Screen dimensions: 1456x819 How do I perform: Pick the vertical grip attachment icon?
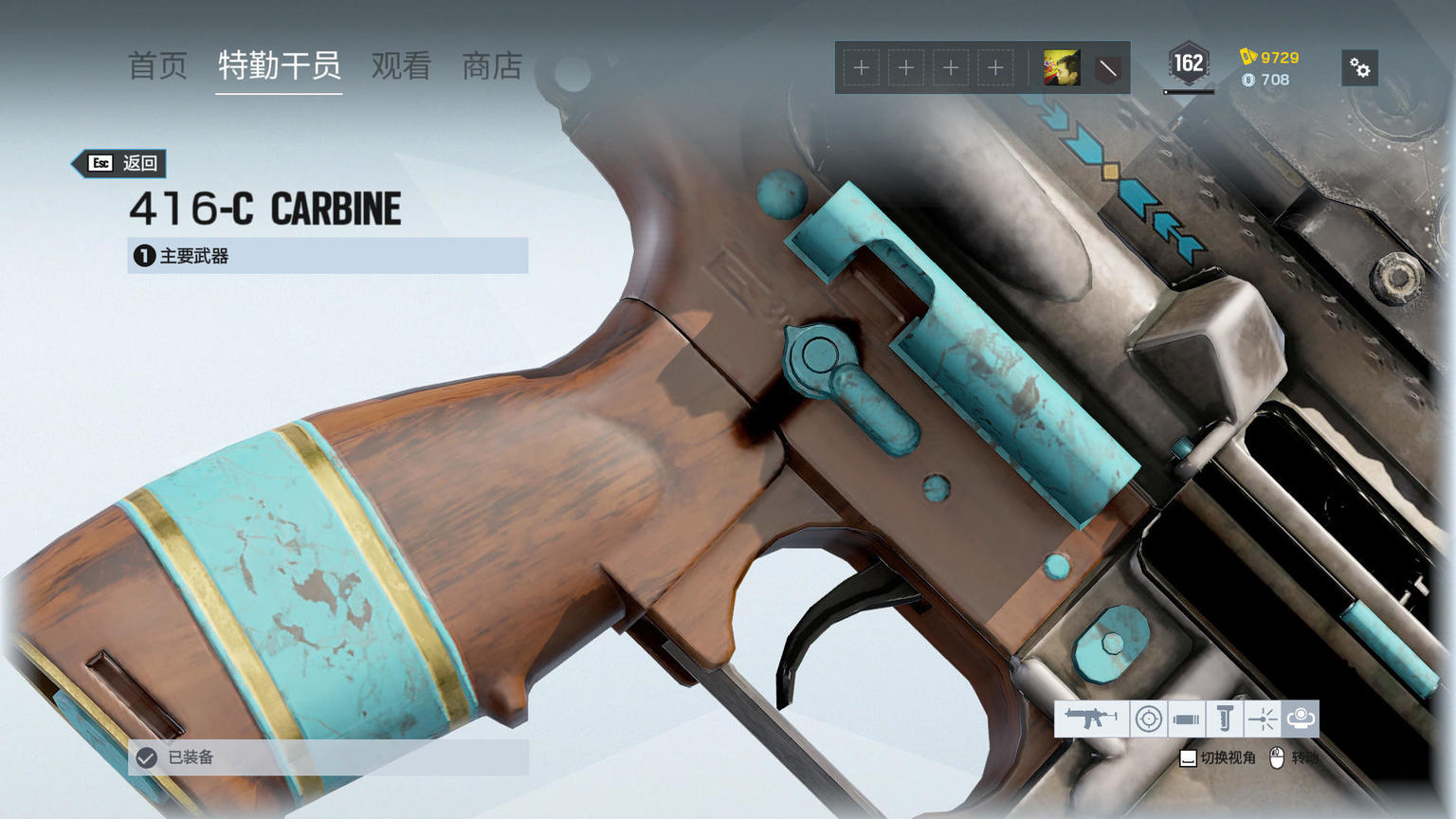click(1224, 719)
